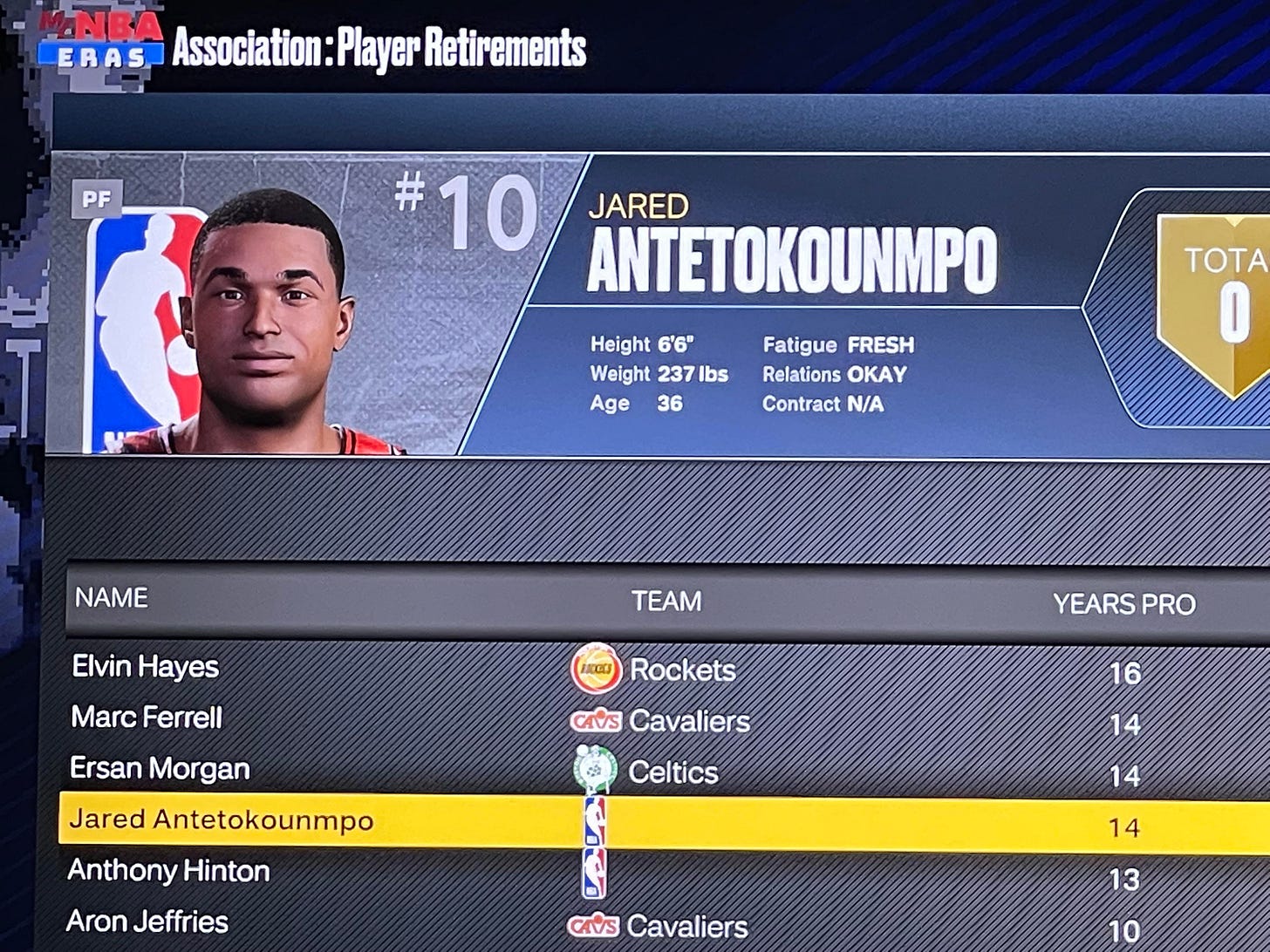This screenshot has height=952, width=1270.
Task: Sort by the YEARS PRO column
Action: click(1123, 604)
